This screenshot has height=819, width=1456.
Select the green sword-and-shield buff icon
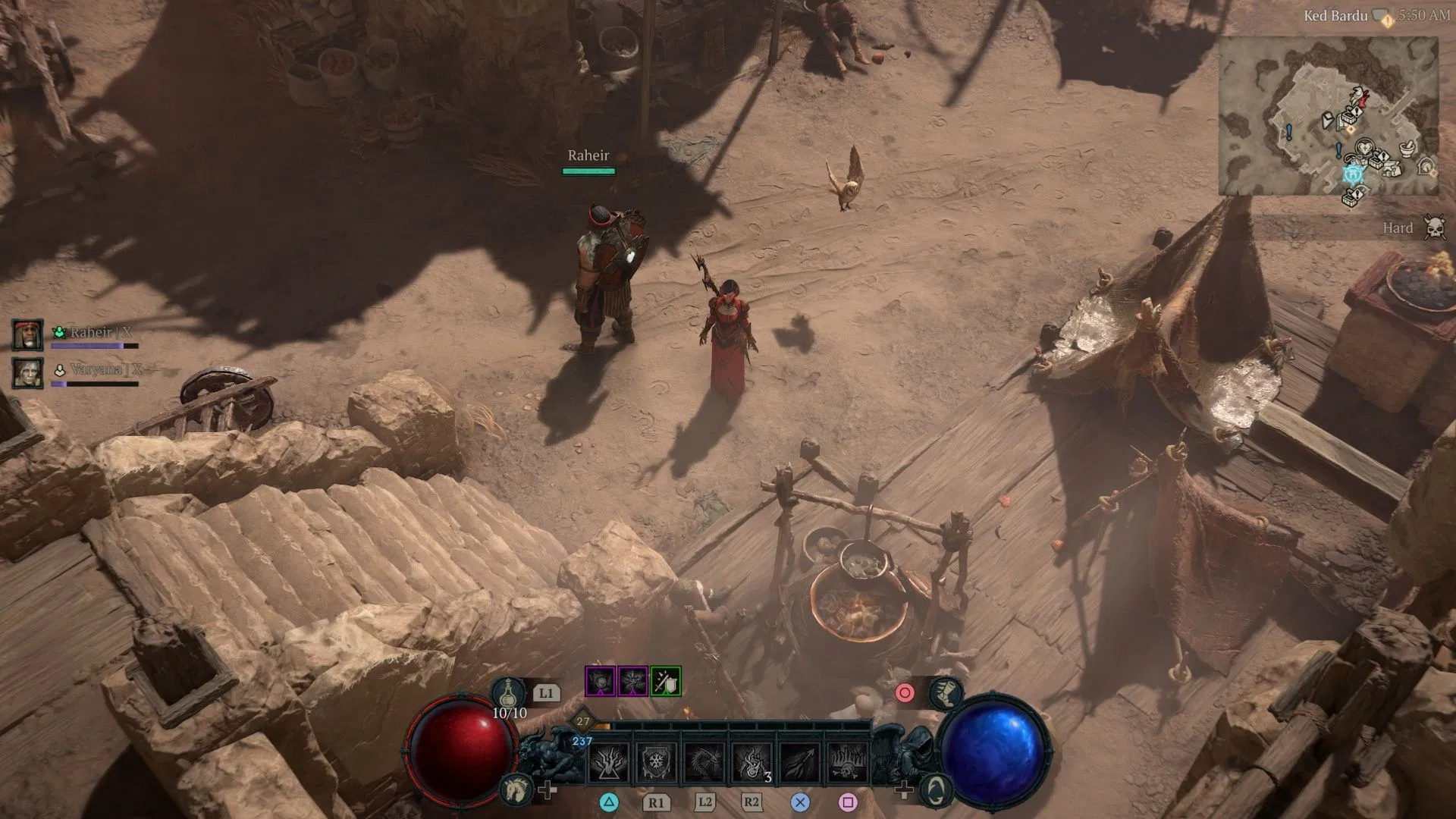[x=665, y=681]
